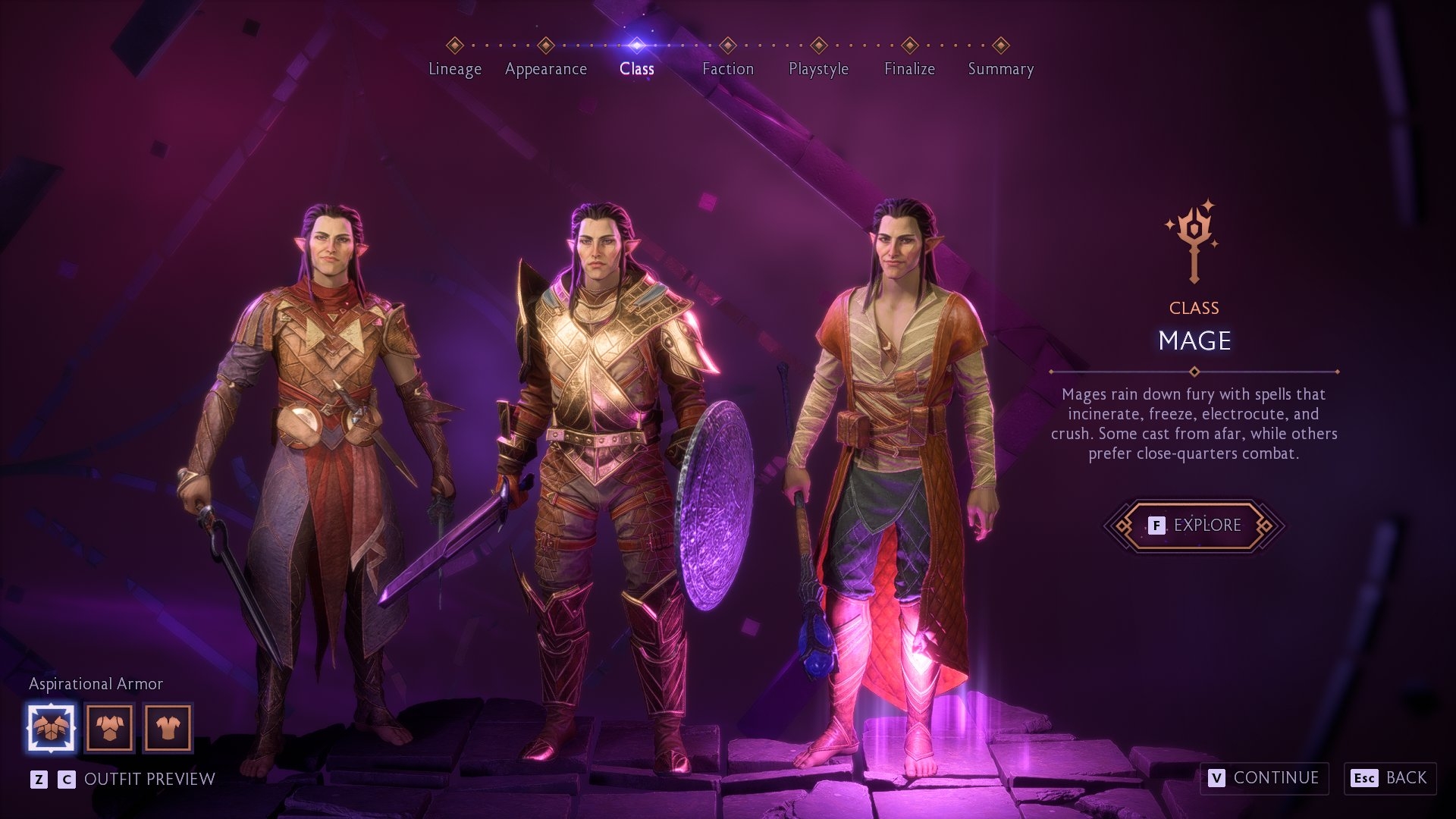The image size is (1456, 819).
Task: Go to the Finalize step
Action: (x=909, y=68)
